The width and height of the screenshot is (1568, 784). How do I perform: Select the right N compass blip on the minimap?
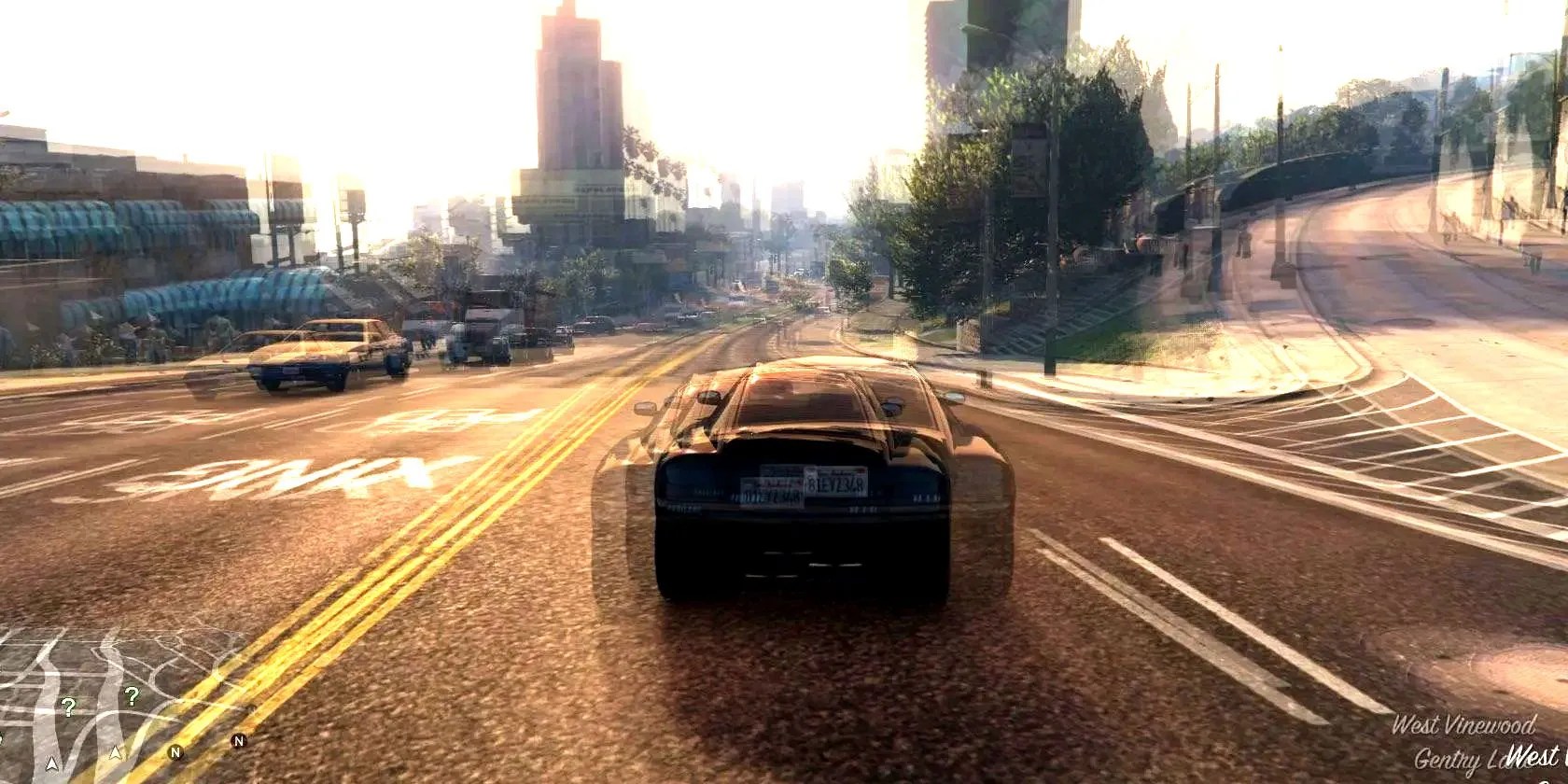click(x=239, y=741)
